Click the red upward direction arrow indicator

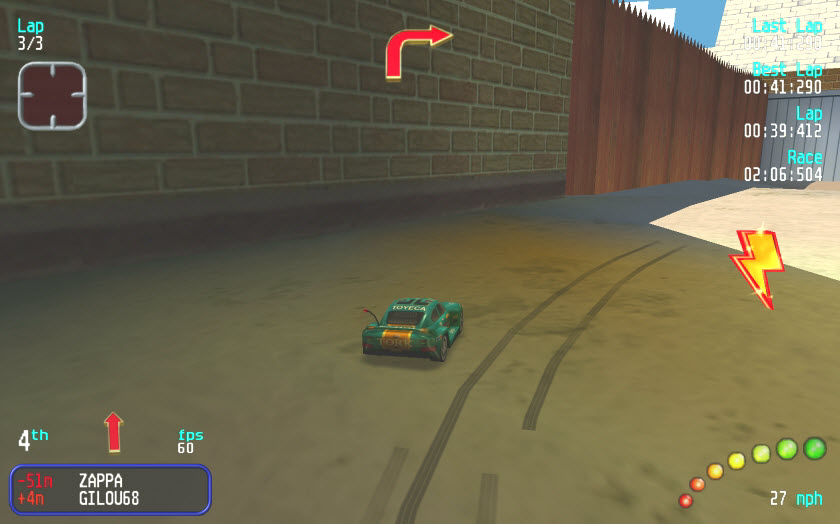point(113,432)
